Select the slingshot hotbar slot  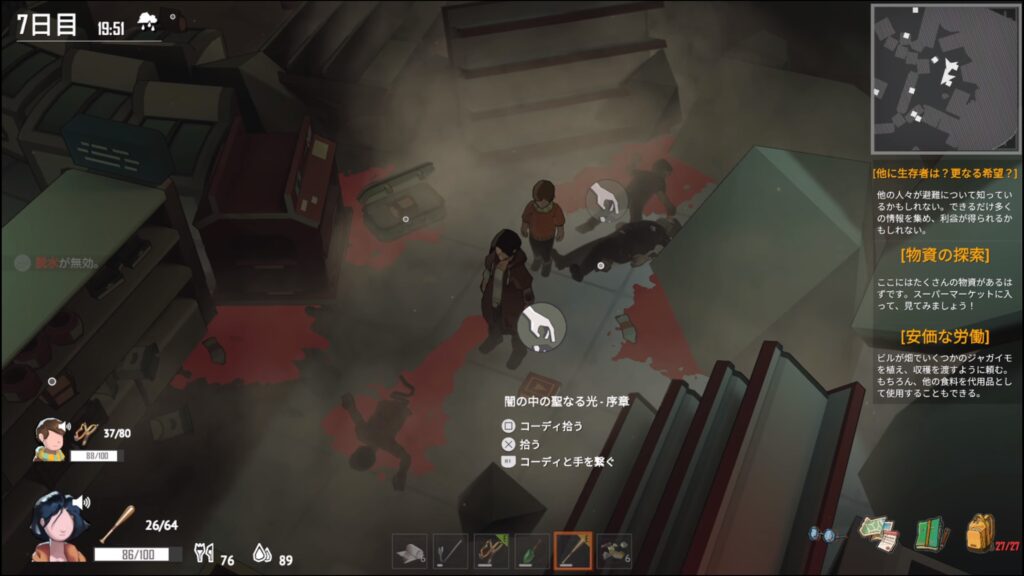pyautogui.click(x=491, y=550)
